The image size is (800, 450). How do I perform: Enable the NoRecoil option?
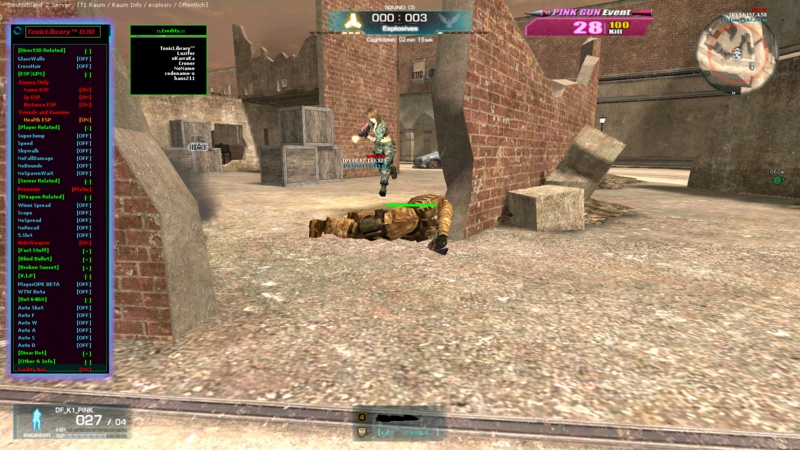84,227
